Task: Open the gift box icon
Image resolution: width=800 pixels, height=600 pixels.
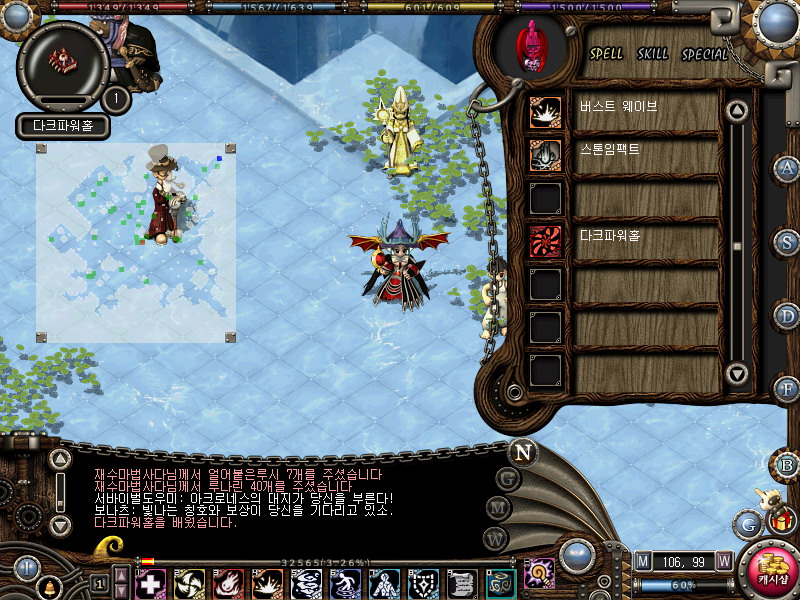Action: (x=781, y=520)
